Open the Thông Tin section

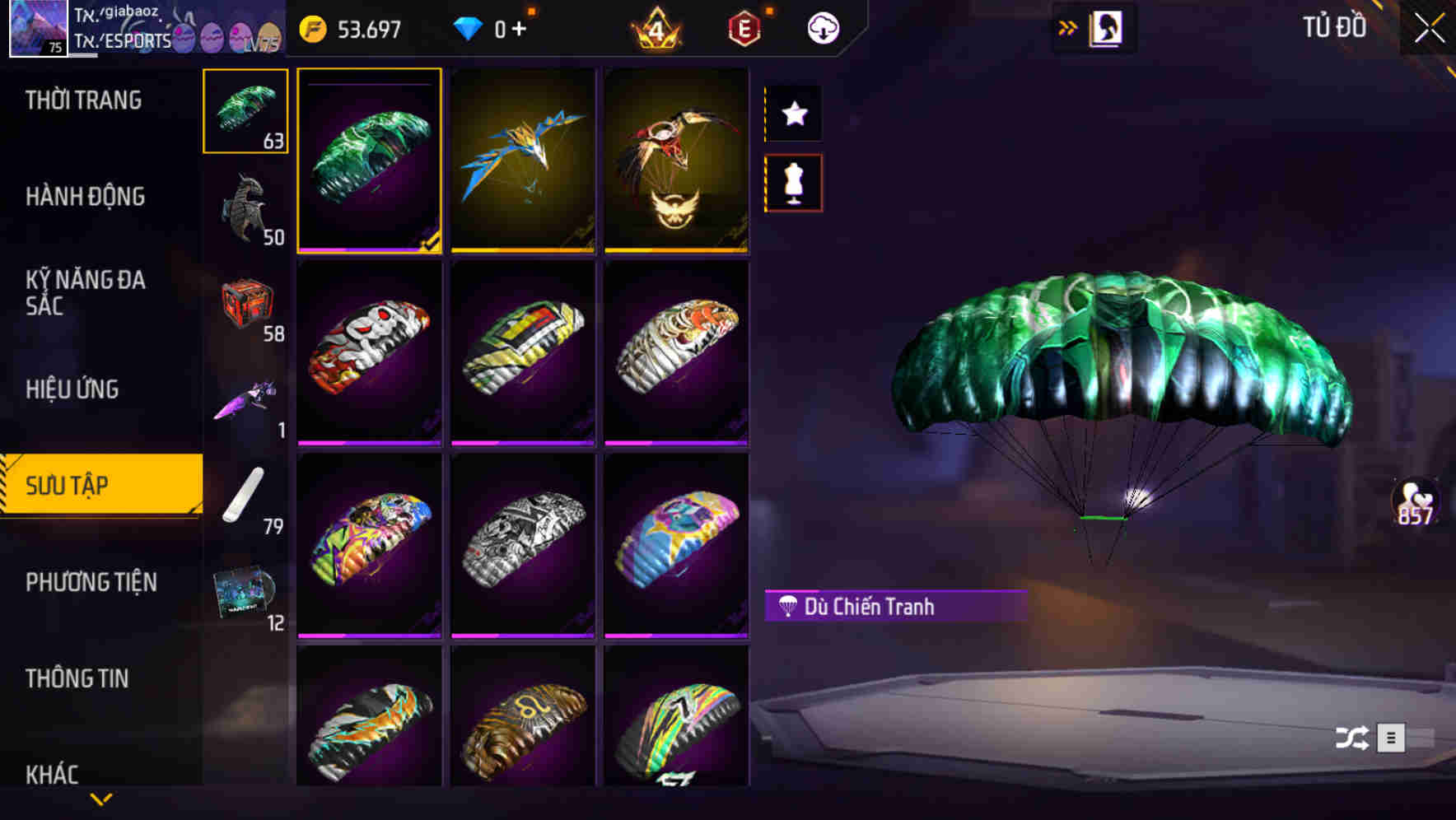[x=77, y=678]
